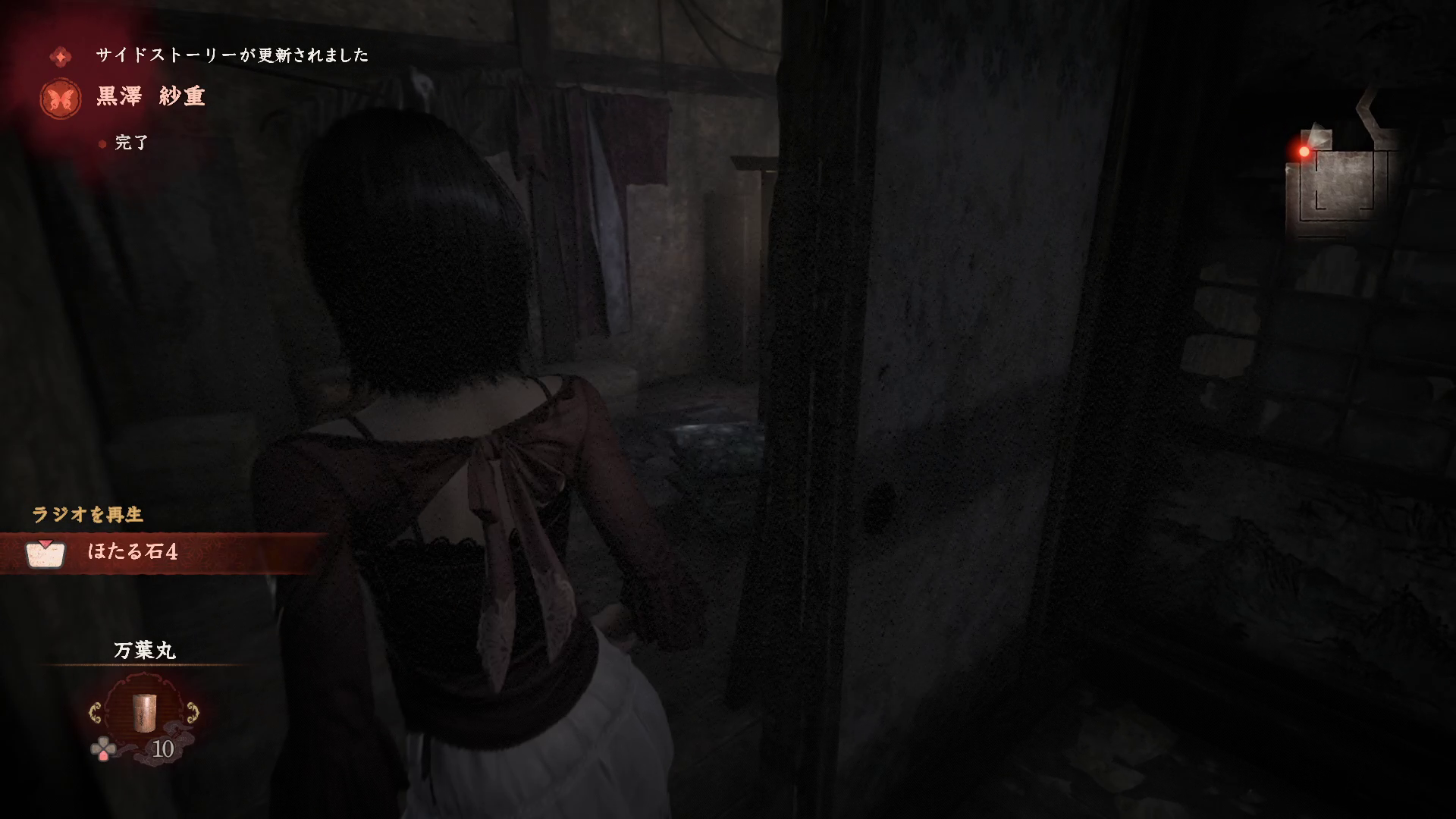Play the ほたる石4 radio entry
Viewport: 1456px width, 819px height.
133,551
